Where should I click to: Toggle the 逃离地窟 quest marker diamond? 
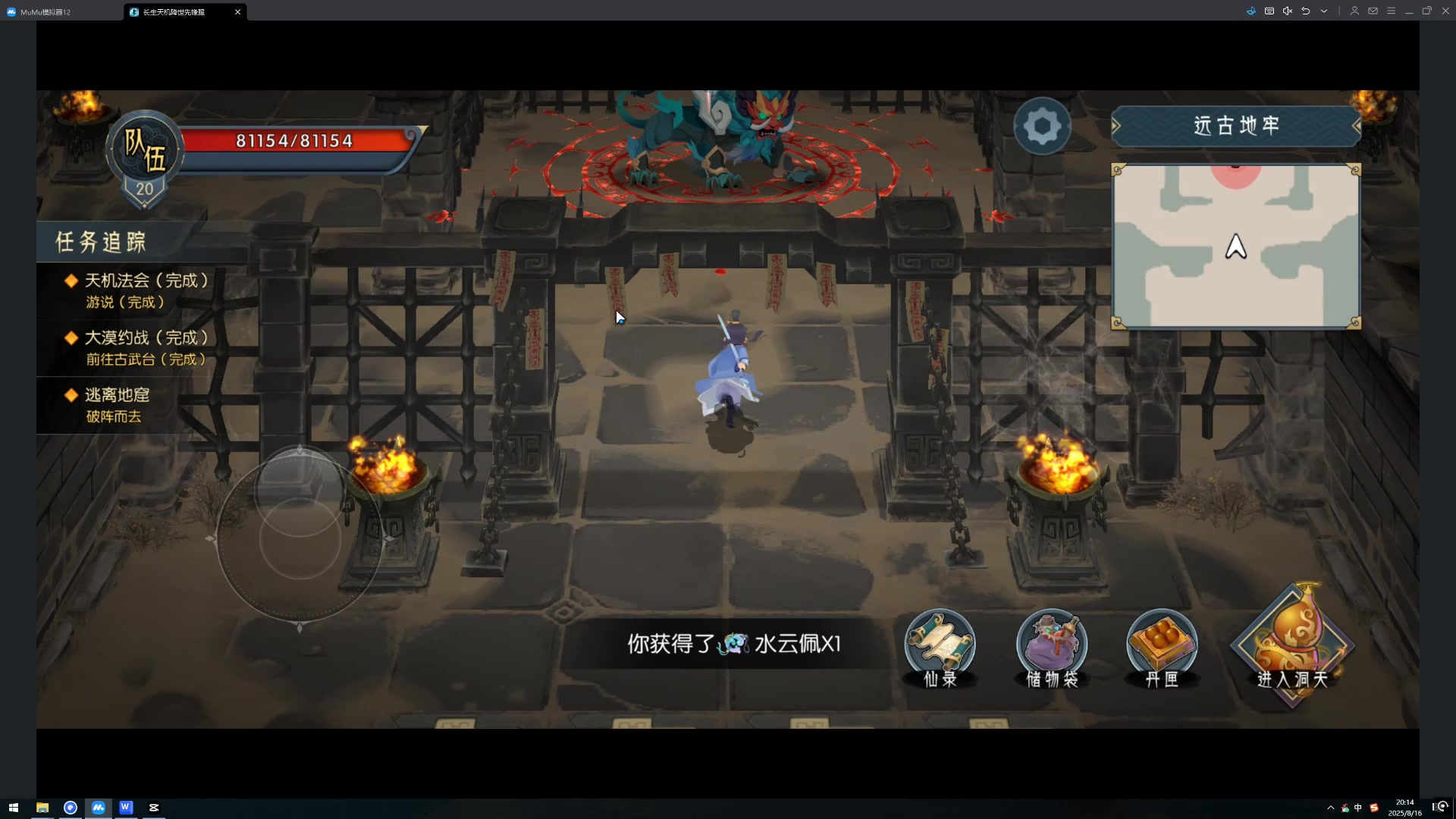point(71,394)
